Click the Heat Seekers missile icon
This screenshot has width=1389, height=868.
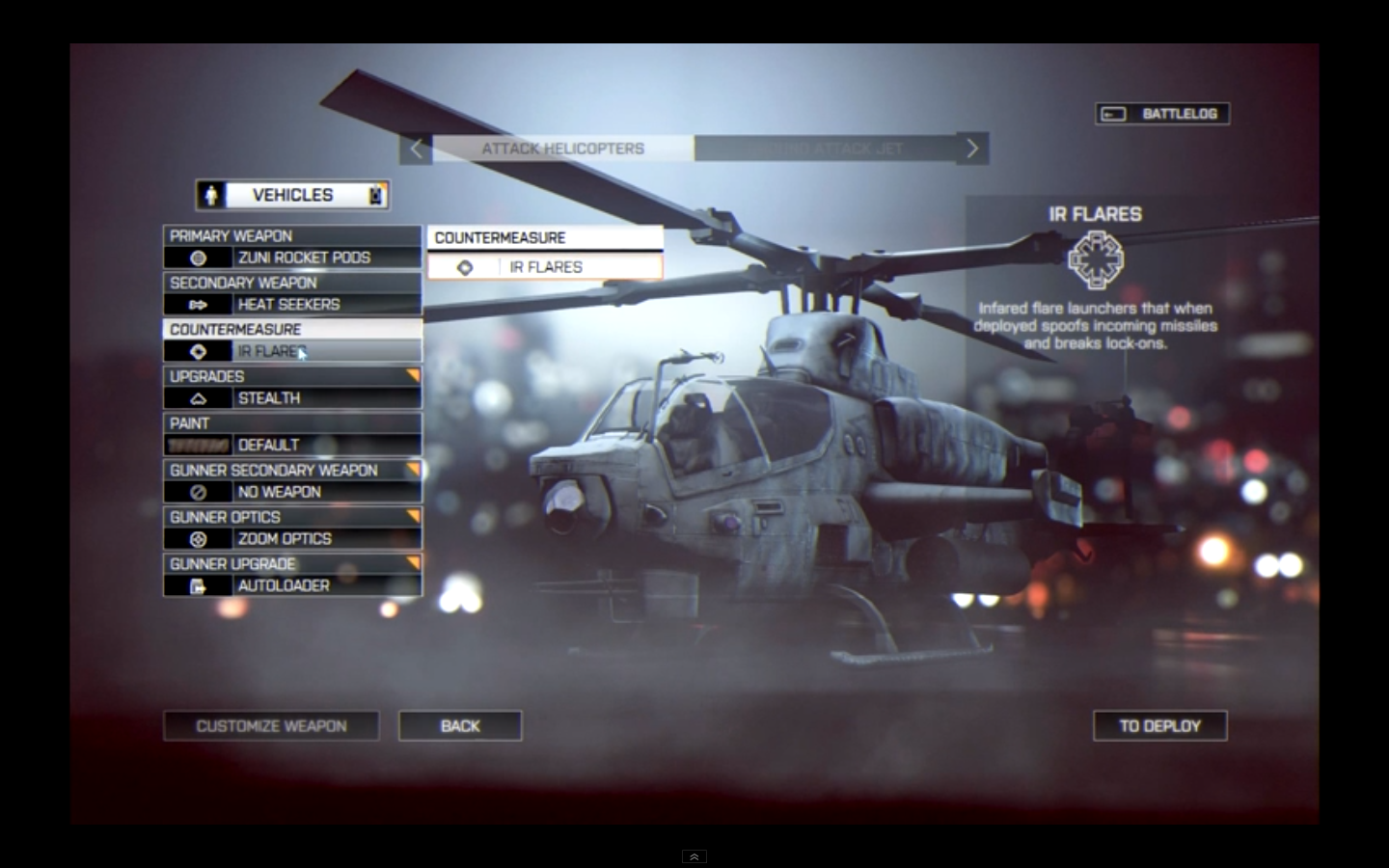pyautogui.click(x=199, y=304)
